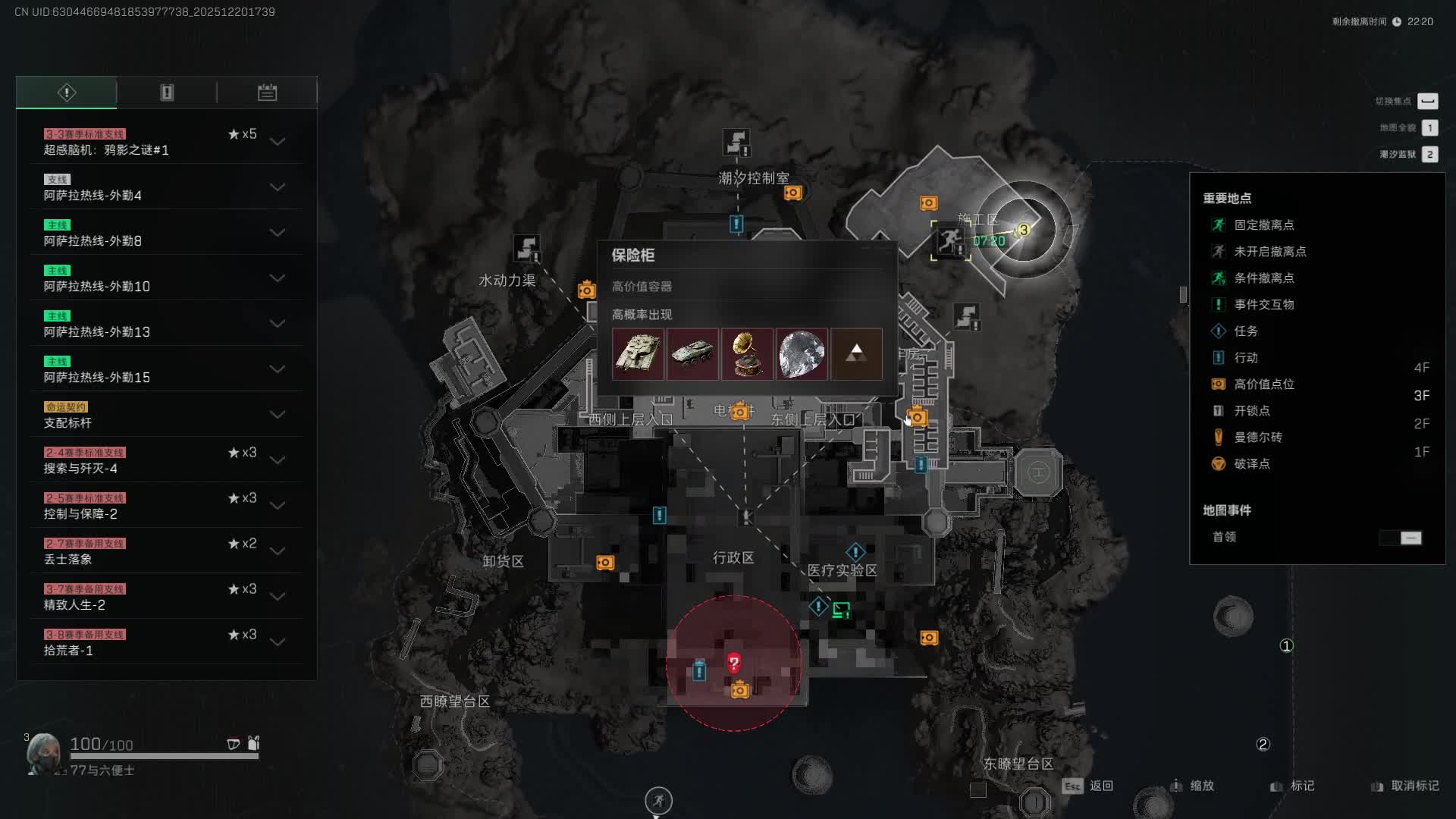Switch to the missions tab with diamond icon
The width and height of the screenshot is (1456, 819).
coord(67,93)
